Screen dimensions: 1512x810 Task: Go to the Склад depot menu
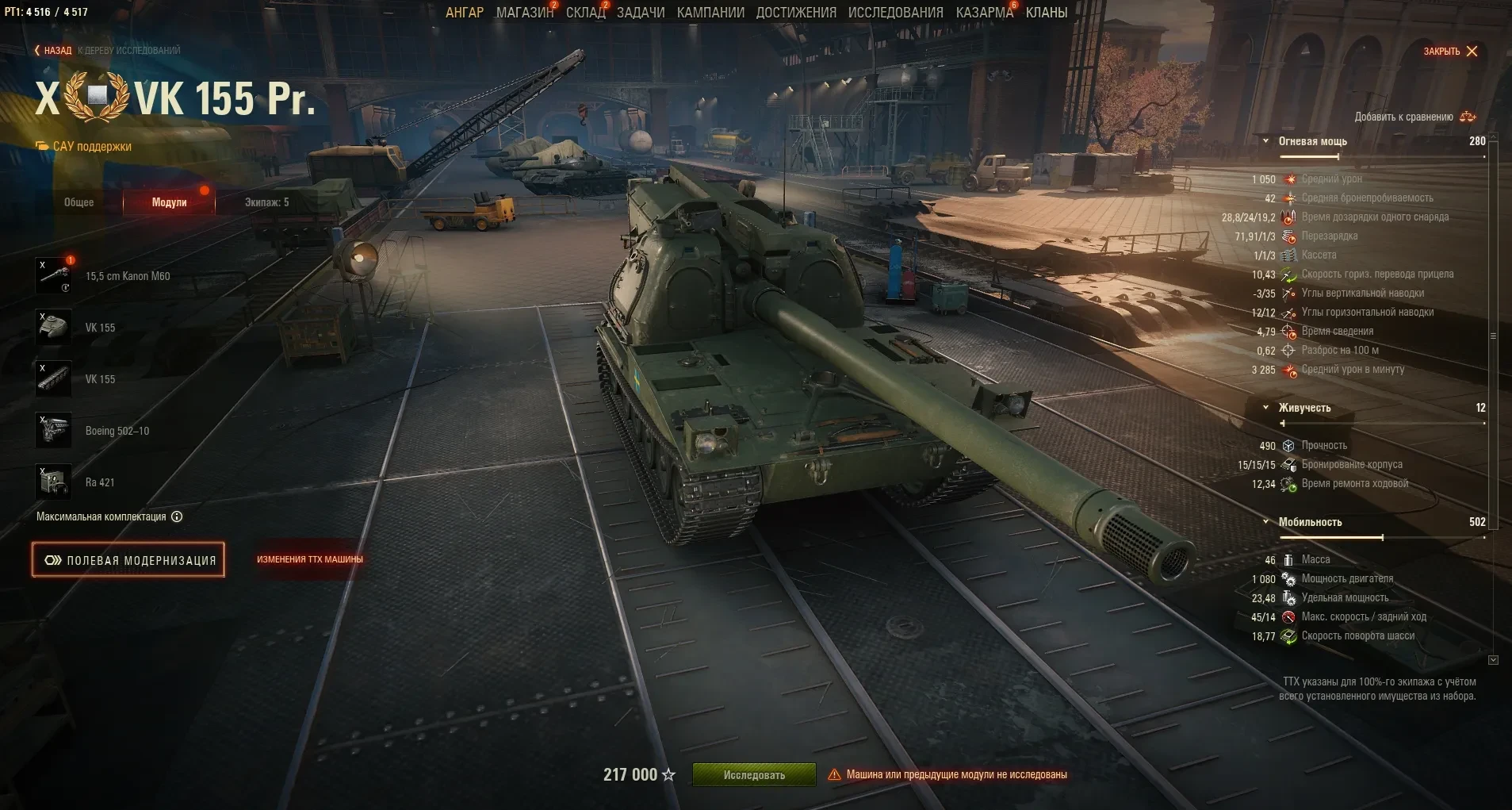click(585, 13)
